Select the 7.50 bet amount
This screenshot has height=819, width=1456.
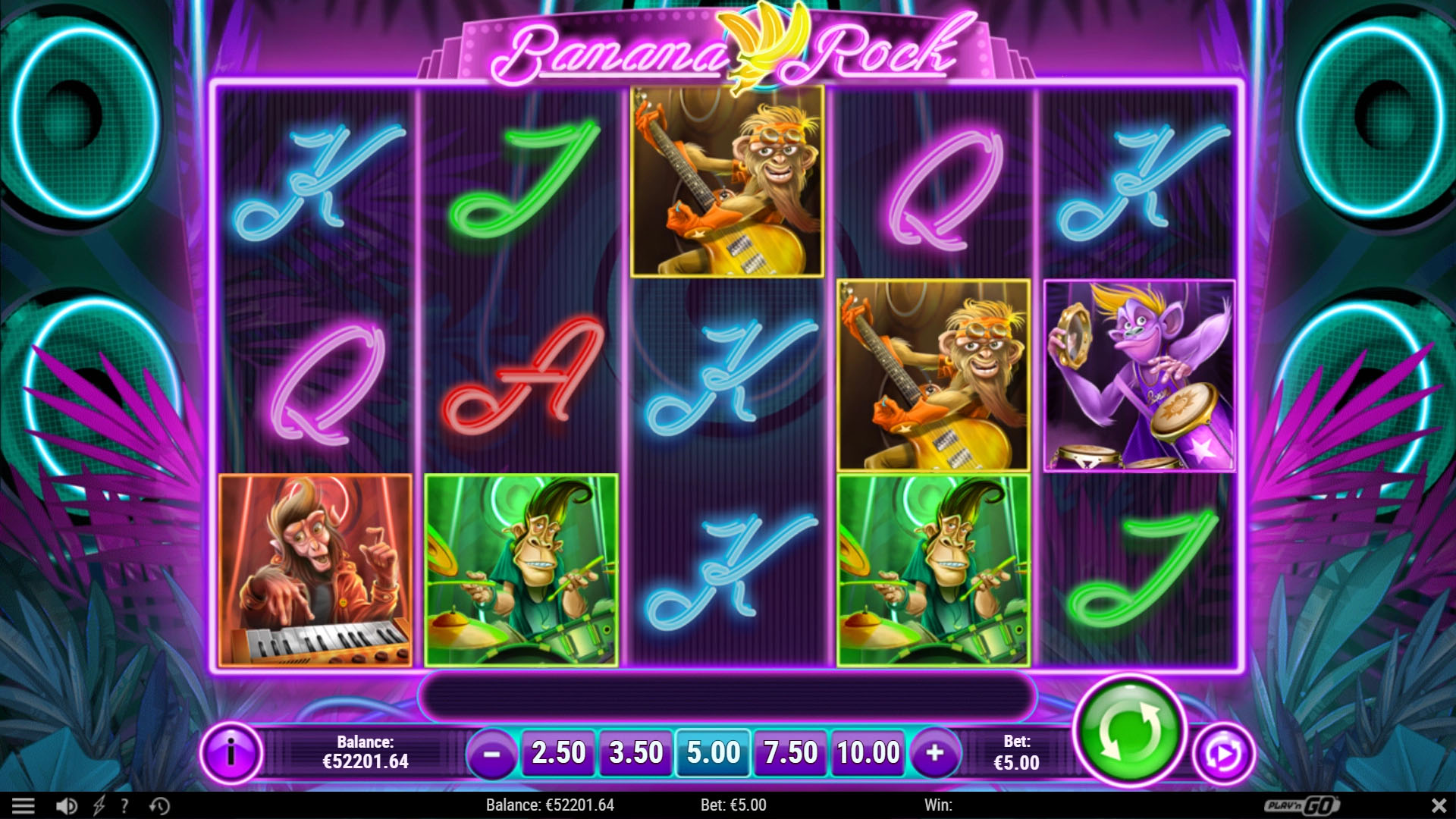tap(790, 753)
